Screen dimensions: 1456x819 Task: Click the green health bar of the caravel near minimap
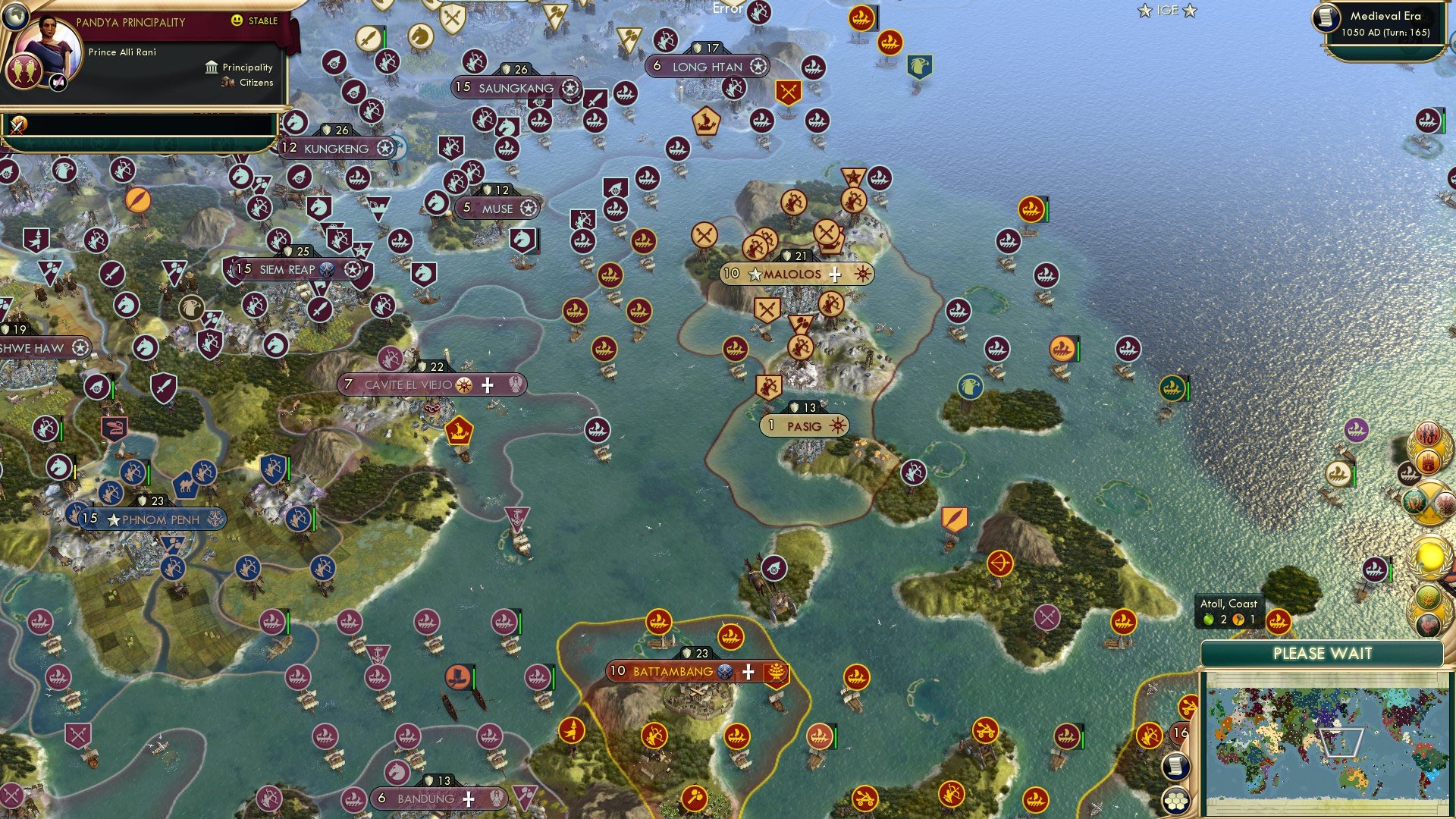[x=1354, y=475]
